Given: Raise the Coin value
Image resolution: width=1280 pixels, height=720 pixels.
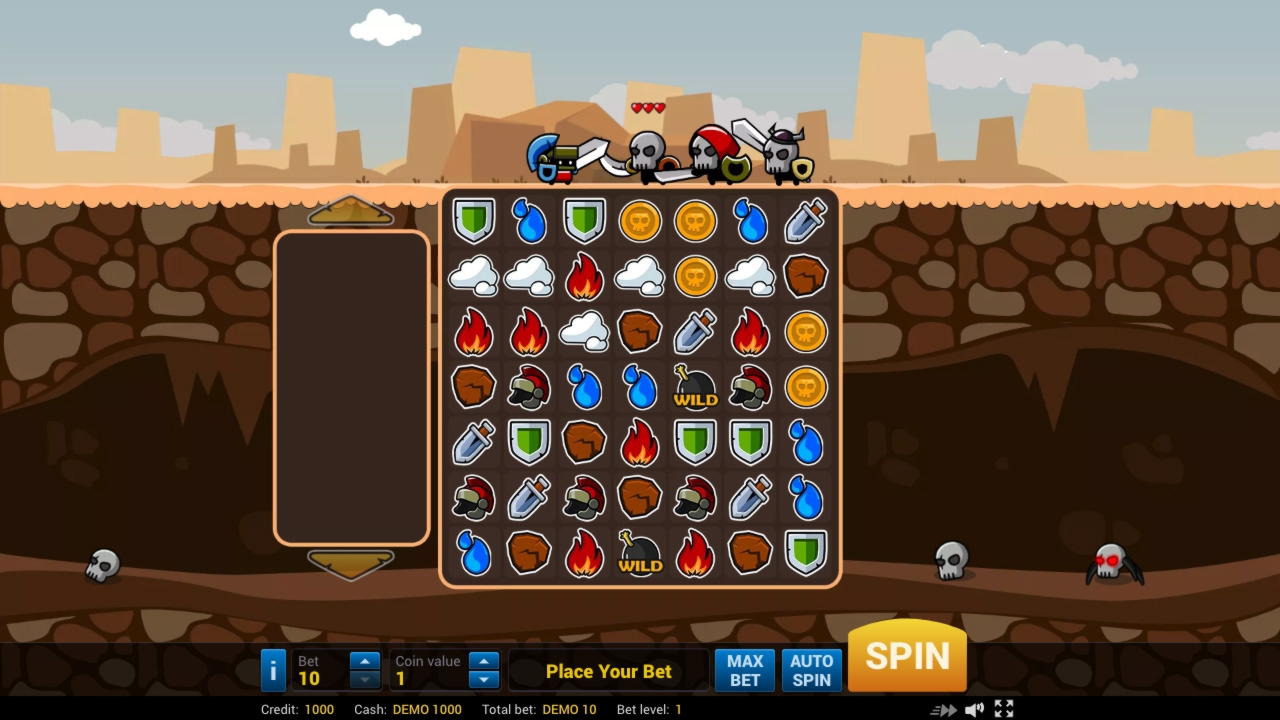Looking at the screenshot, I should click(x=484, y=661).
